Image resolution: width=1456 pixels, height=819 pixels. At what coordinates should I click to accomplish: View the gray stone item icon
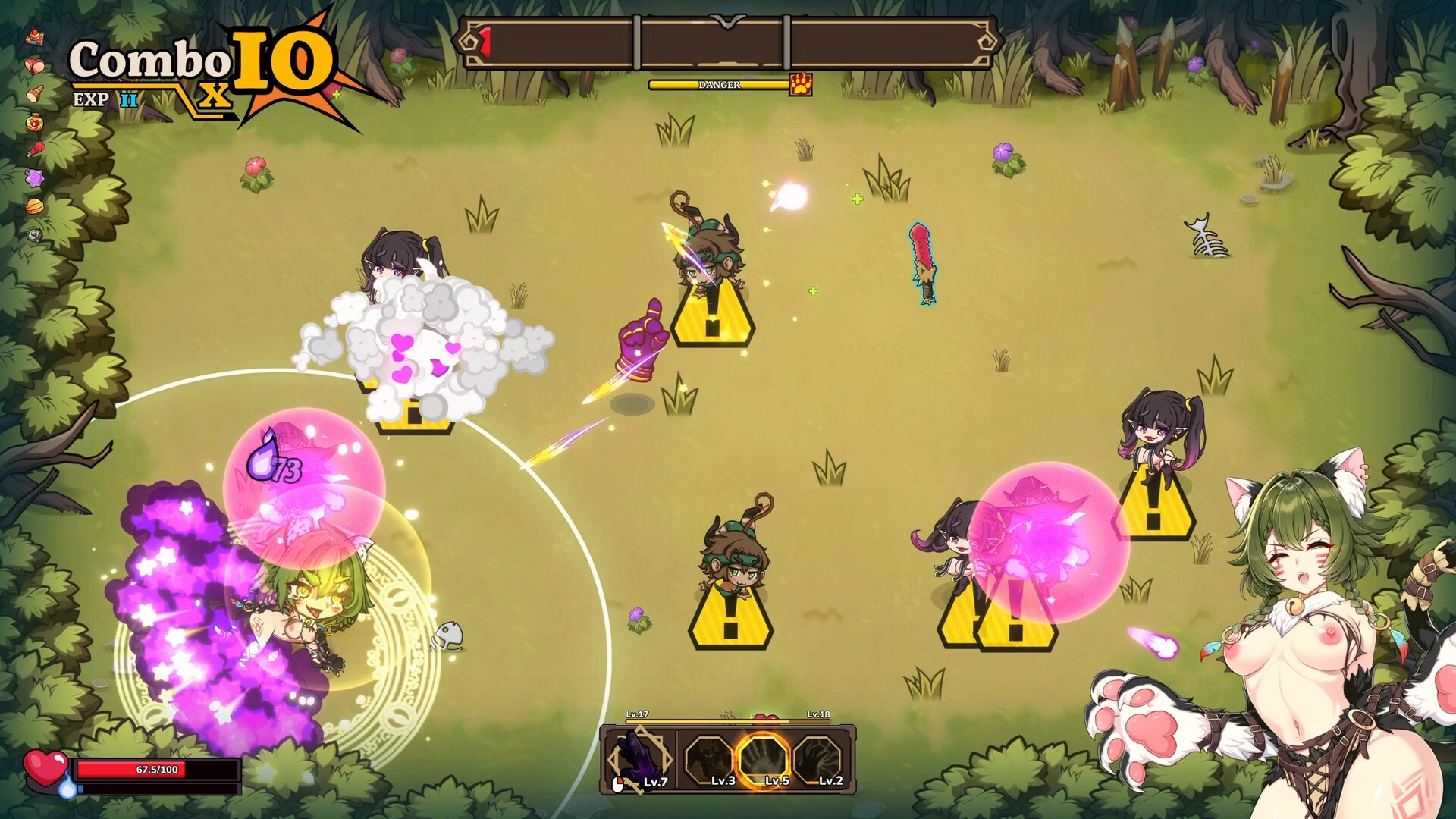click(34, 234)
